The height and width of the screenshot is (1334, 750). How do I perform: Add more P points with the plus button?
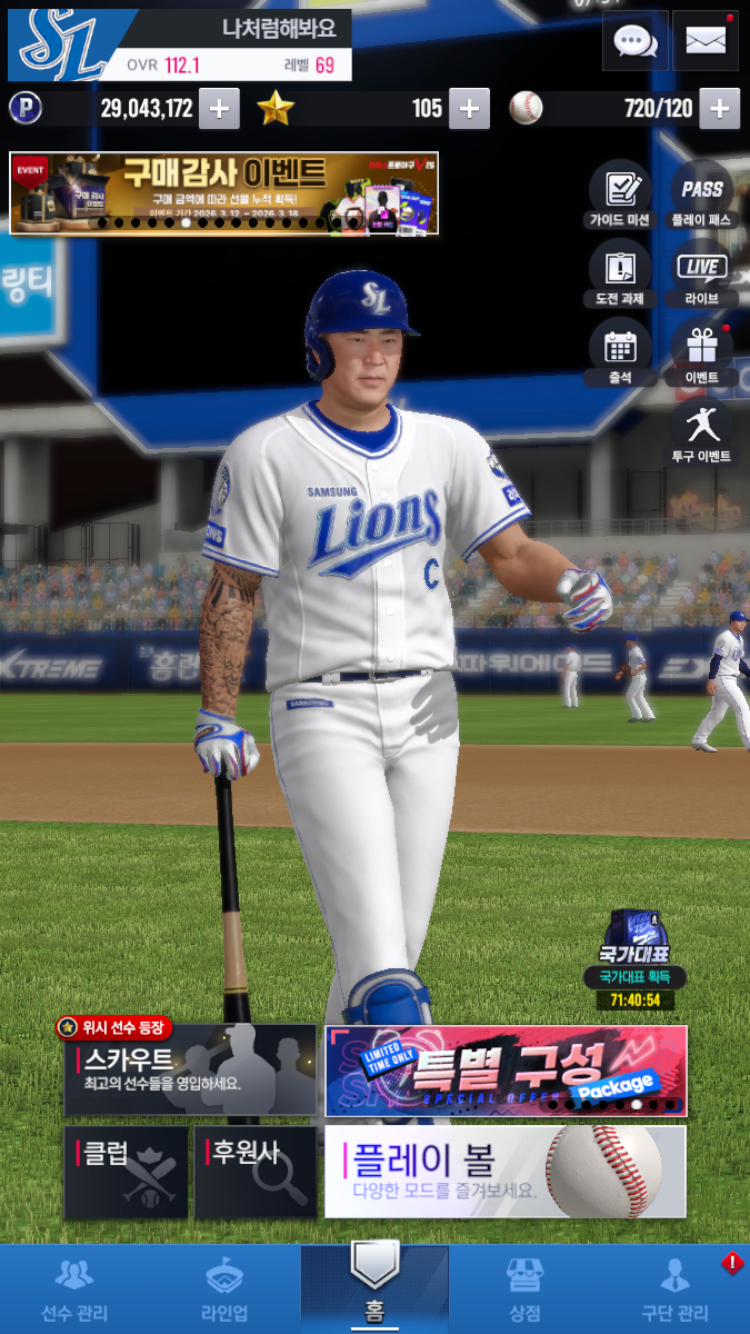pos(219,109)
